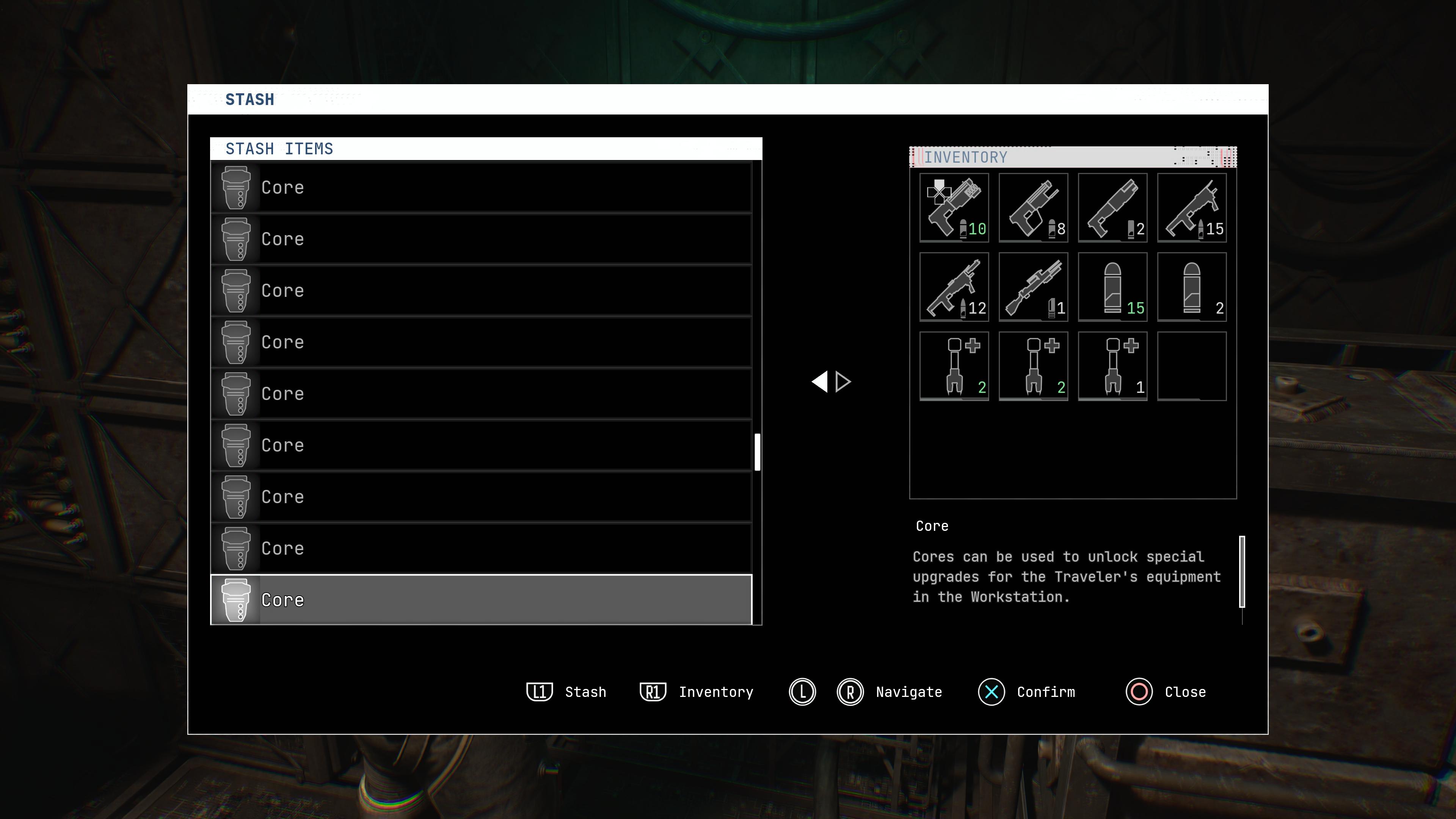The height and width of the screenshot is (819, 1456).
Task: Select the bullet stack of 2
Action: pos(1191,287)
